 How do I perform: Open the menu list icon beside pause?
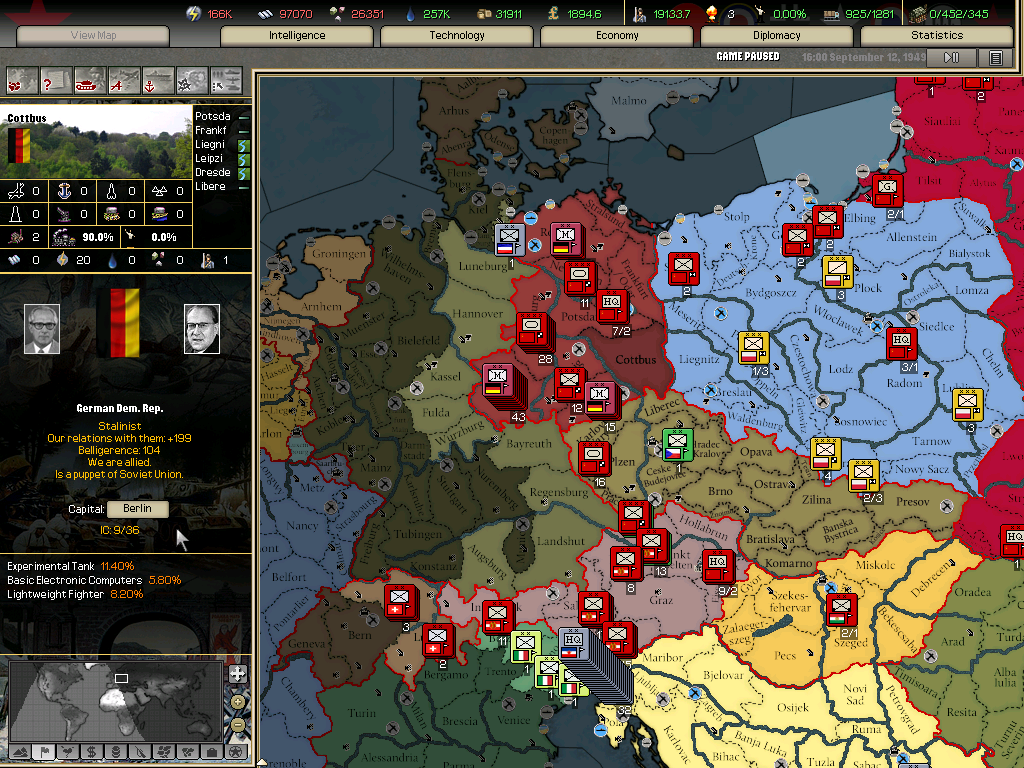click(x=995, y=58)
